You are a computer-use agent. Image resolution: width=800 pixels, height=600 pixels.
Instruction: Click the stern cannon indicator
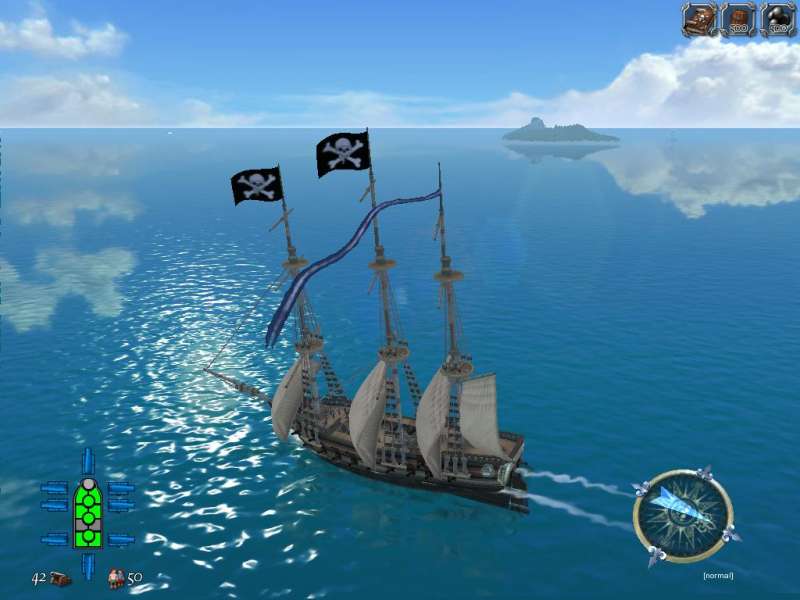click(x=88, y=565)
